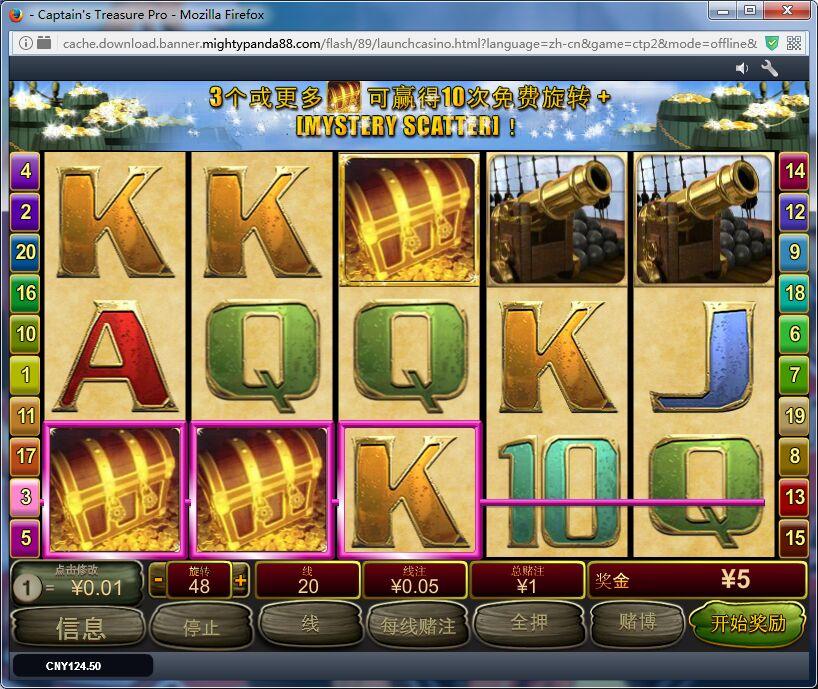Click the 全押 bet max button
Viewport: 818px width, 689px height.
point(529,624)
